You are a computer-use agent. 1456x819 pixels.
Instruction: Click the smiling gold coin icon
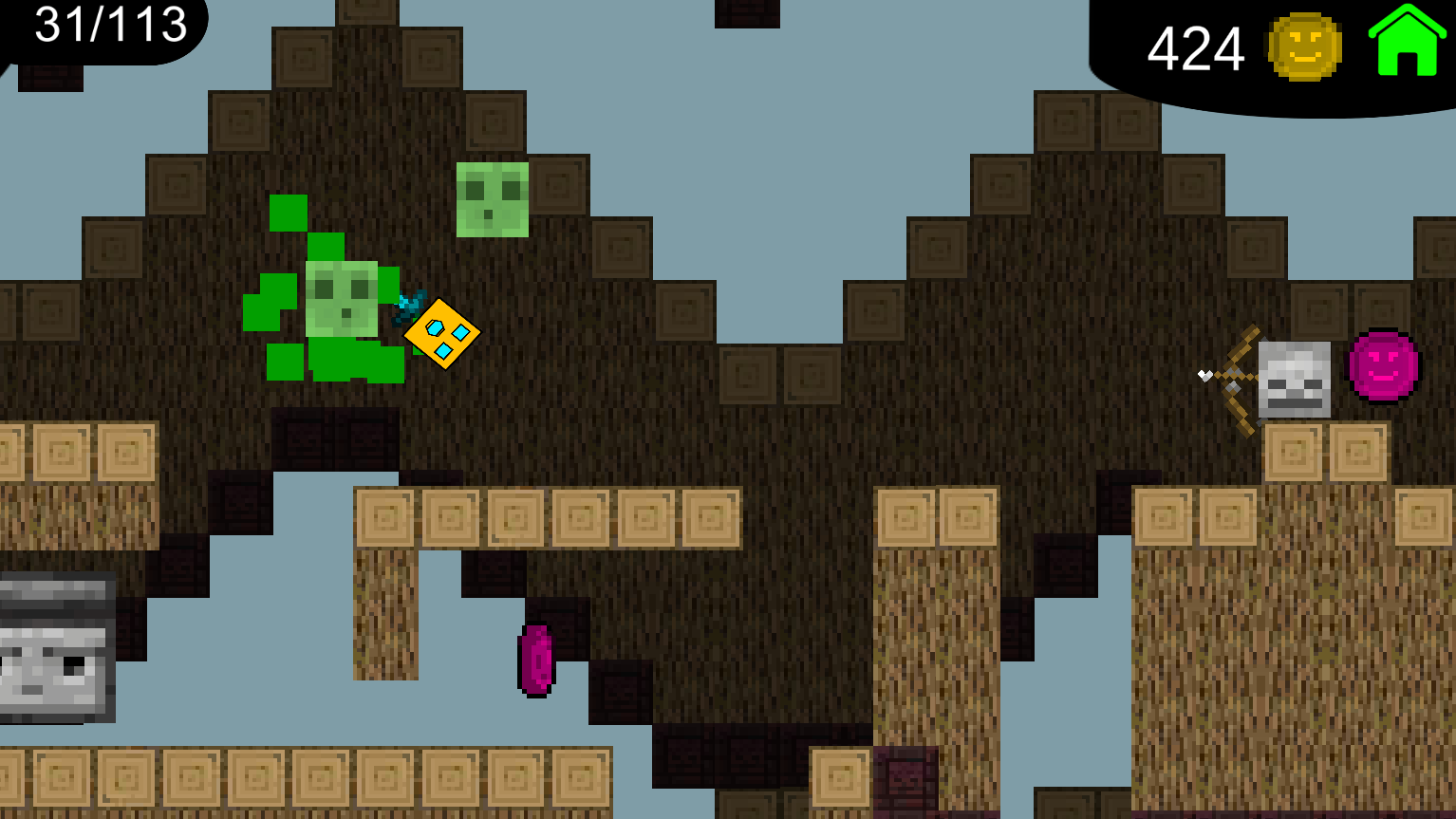[x=1305, y=46]
